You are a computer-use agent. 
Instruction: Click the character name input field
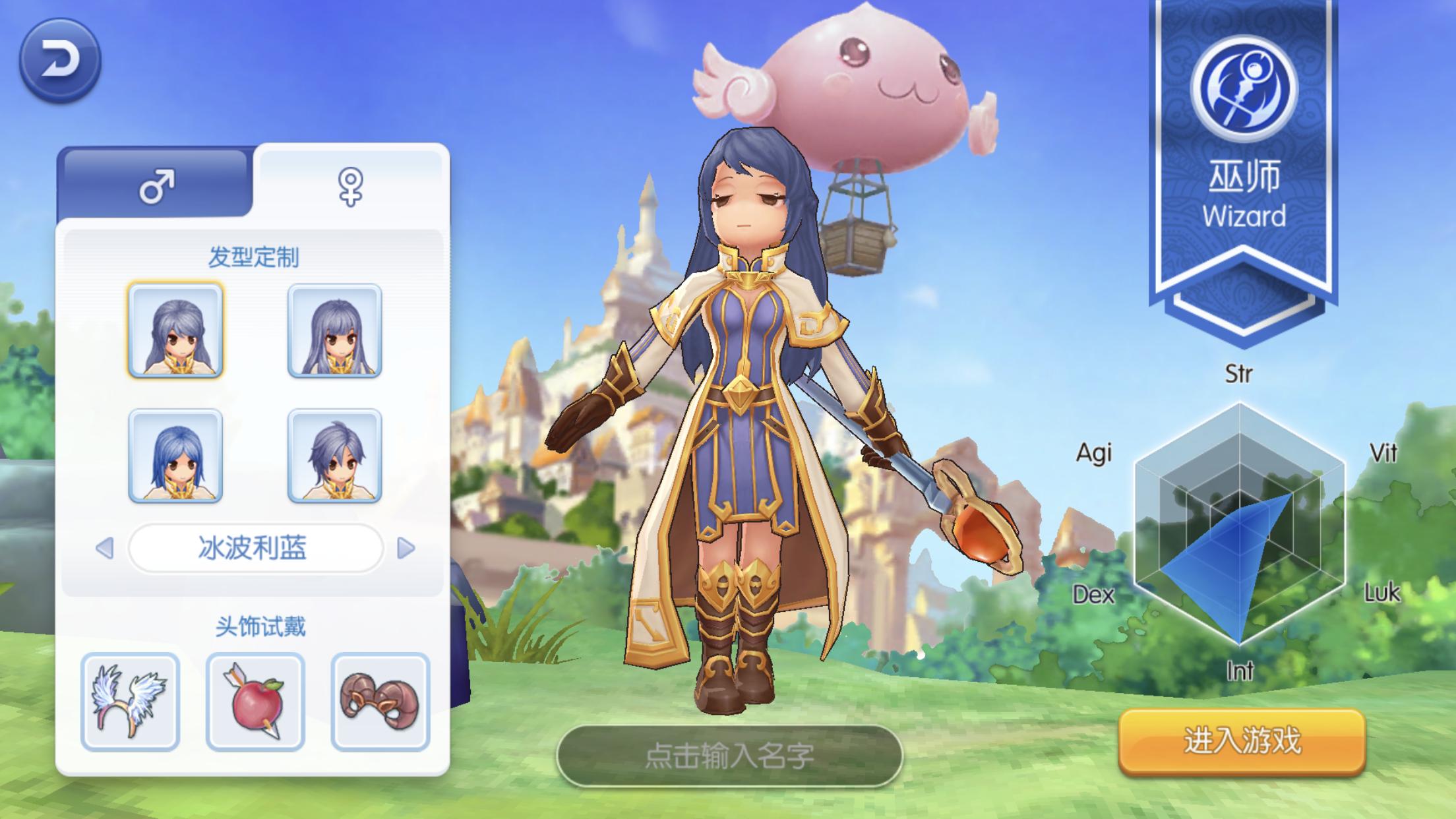point(729,756)
